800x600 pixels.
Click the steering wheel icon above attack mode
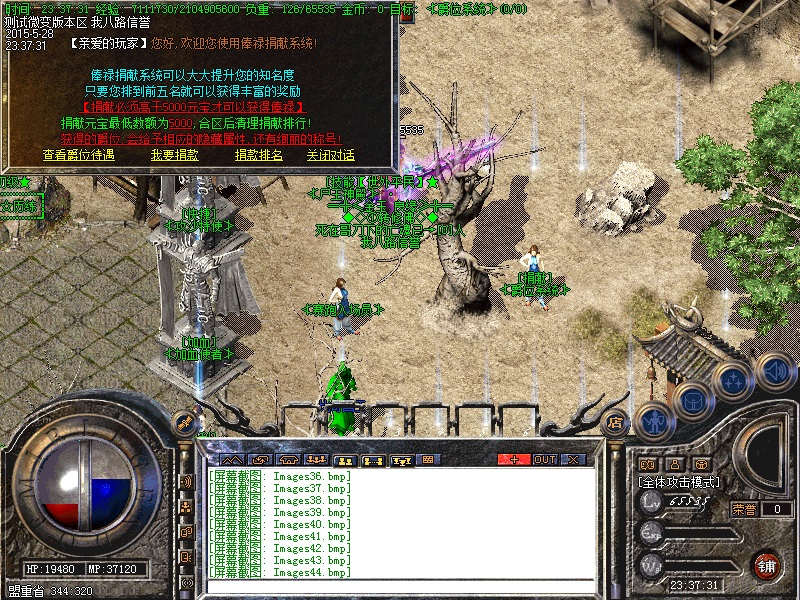click(703, 463)
